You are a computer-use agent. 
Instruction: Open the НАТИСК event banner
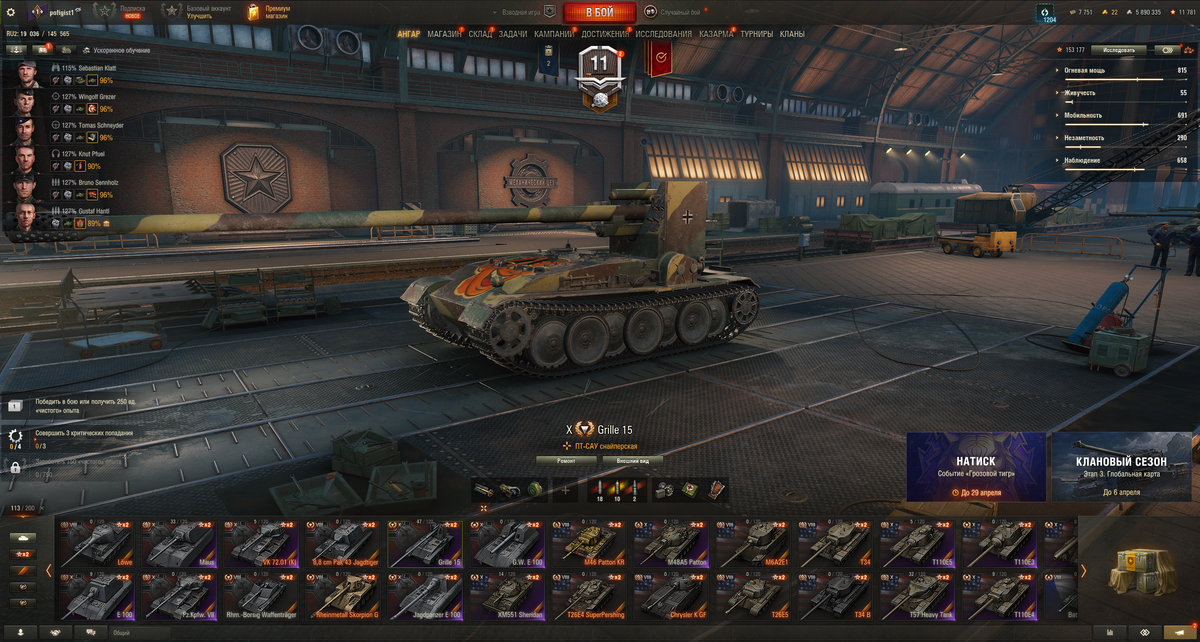[976, 467]
